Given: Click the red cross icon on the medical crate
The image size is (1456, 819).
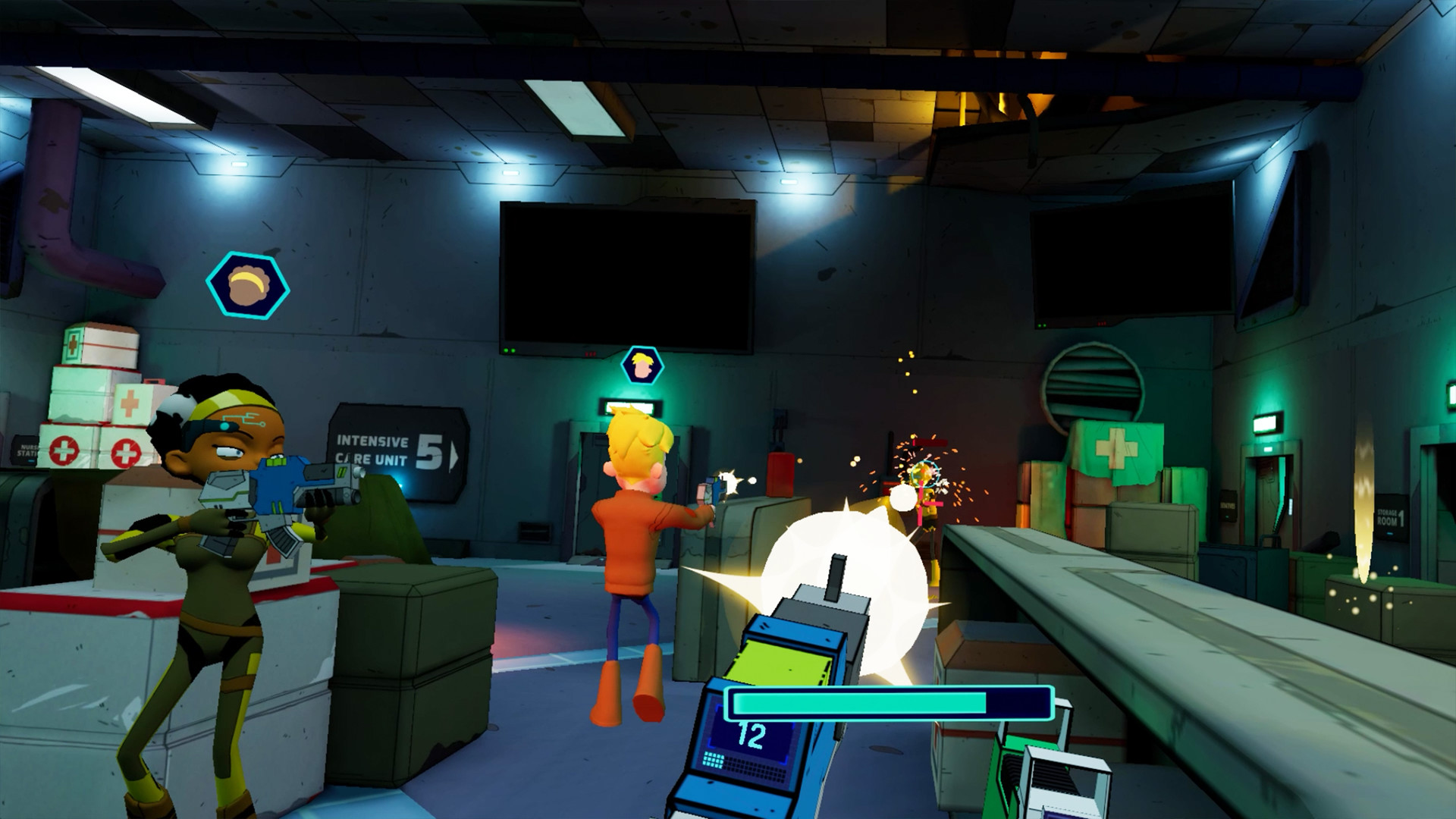Looking at the screenshot, I should click(x=64, y=451).
